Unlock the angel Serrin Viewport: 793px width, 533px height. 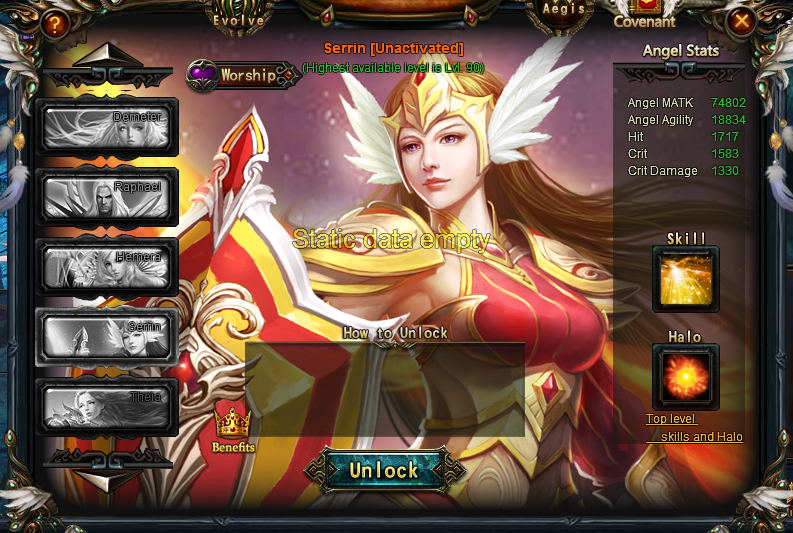tap(384, 470)
